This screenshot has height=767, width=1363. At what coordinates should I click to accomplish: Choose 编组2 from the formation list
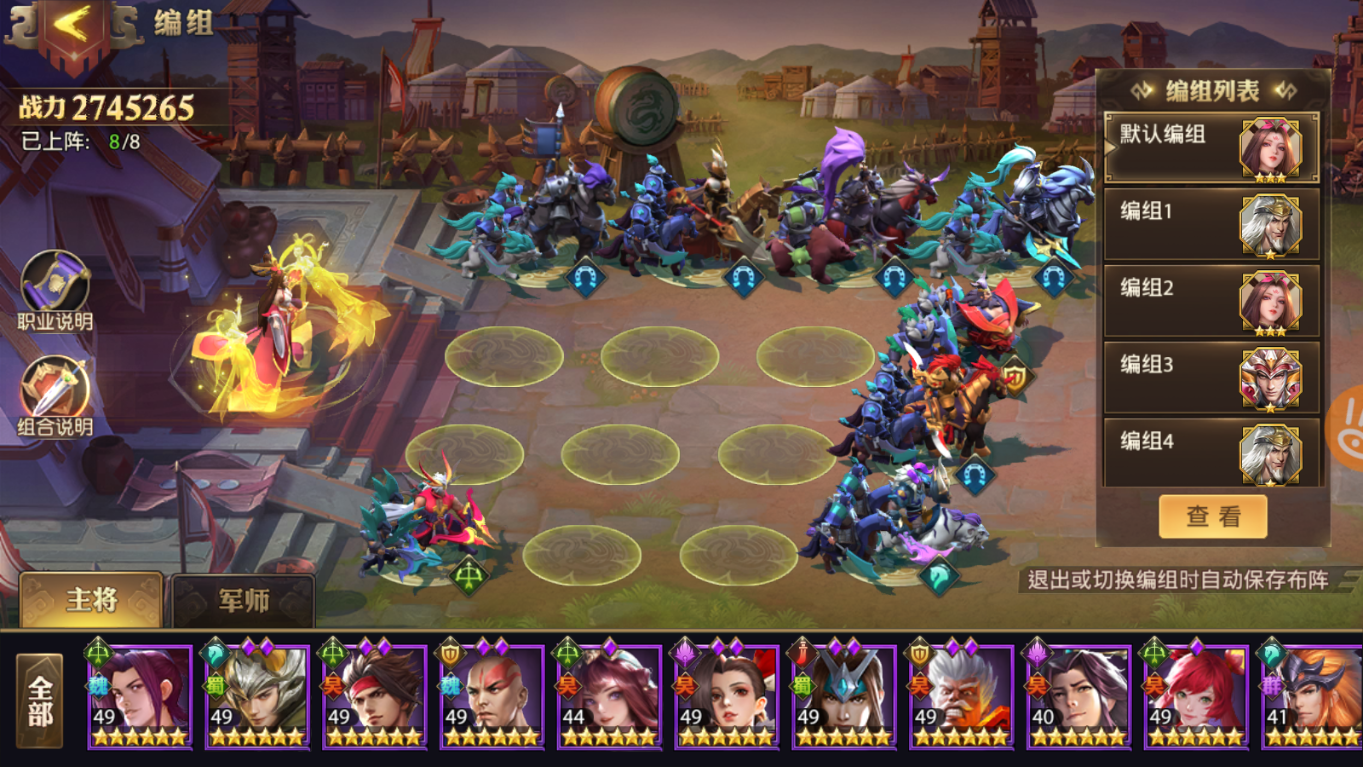[x=1211, y=300]
